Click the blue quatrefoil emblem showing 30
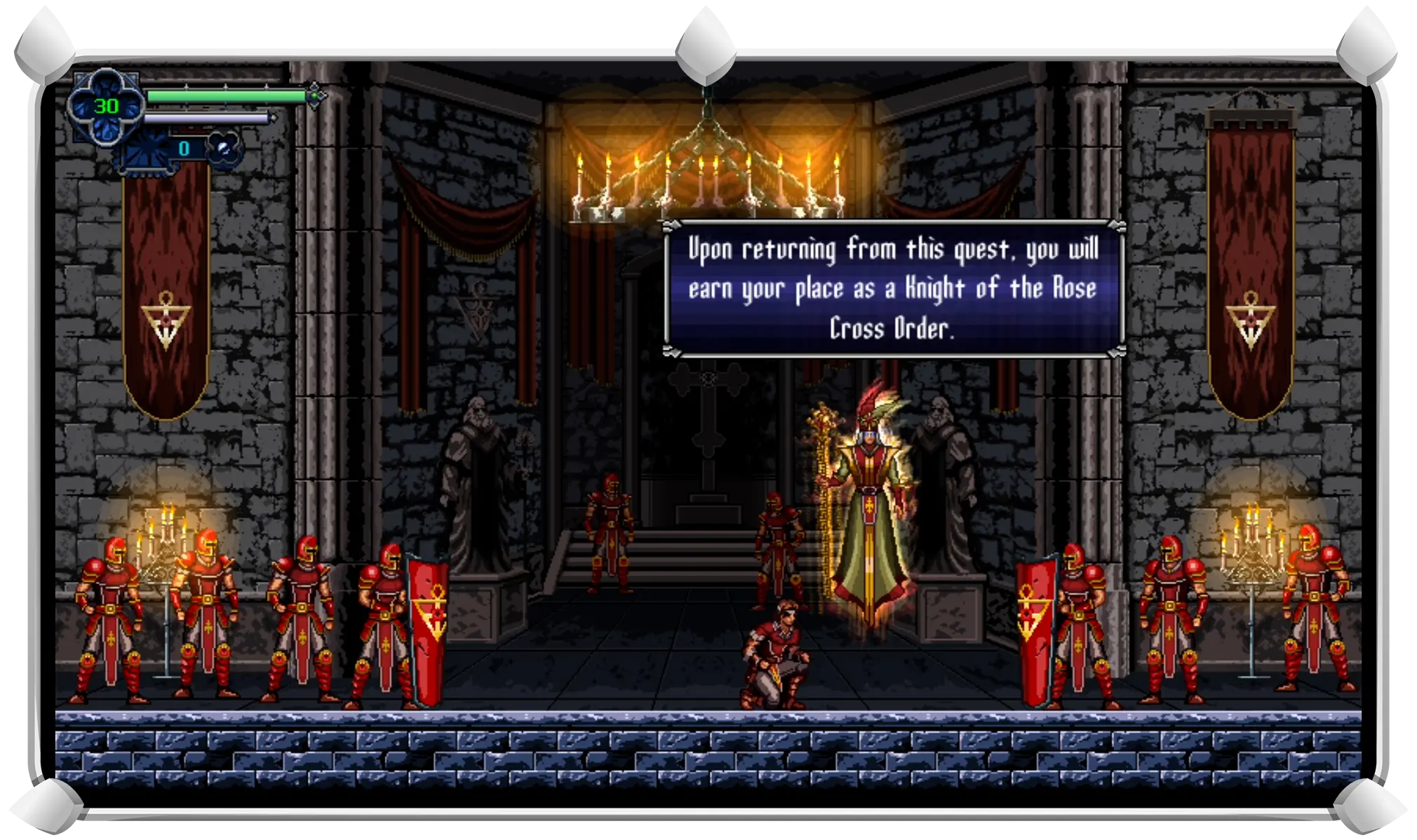Screen dimensions: 1417x840 [x=107, y=106]
